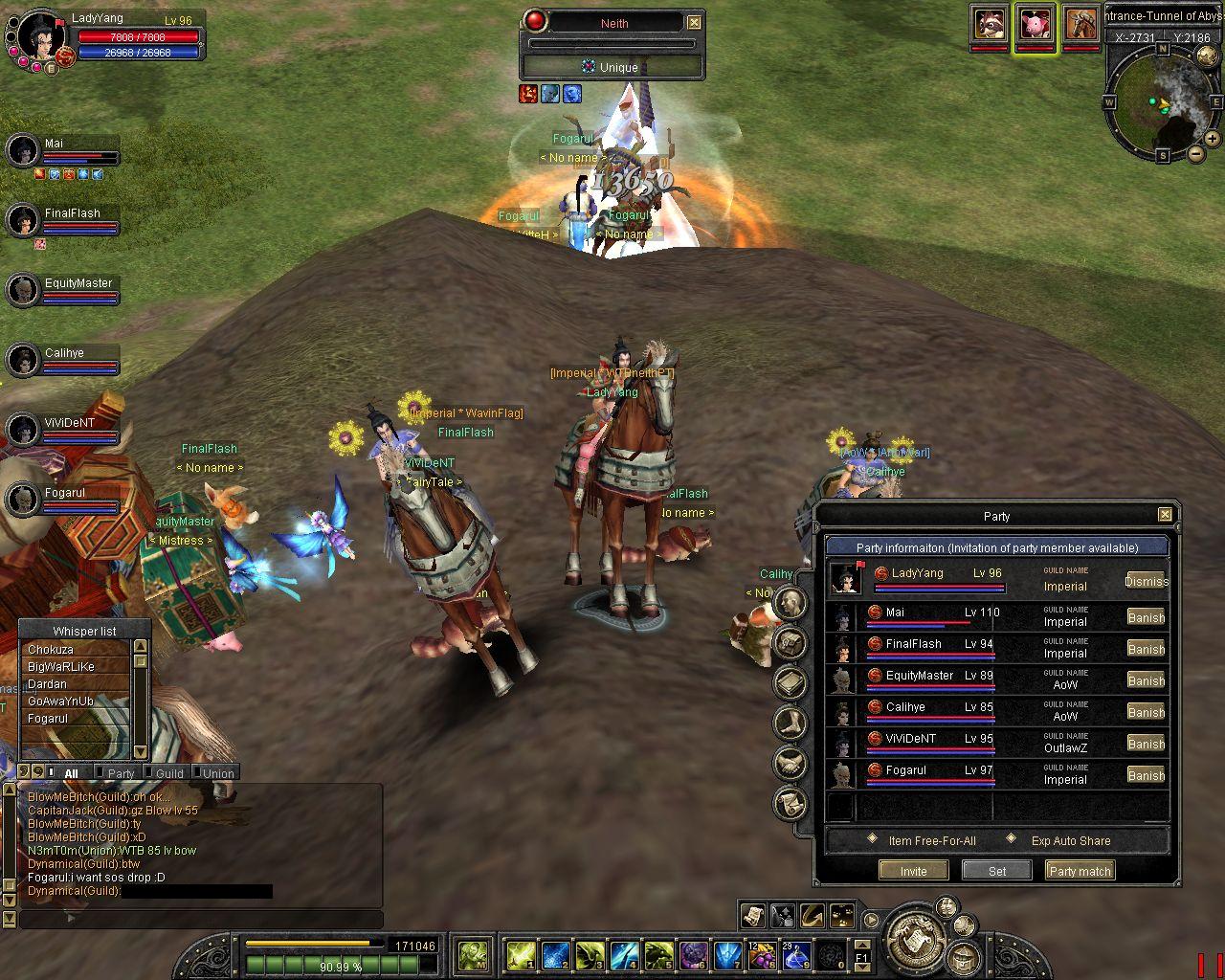The image size is (1225, 980).
Task: Switch chat to the Party tab
Action: [x=121, y=773]
